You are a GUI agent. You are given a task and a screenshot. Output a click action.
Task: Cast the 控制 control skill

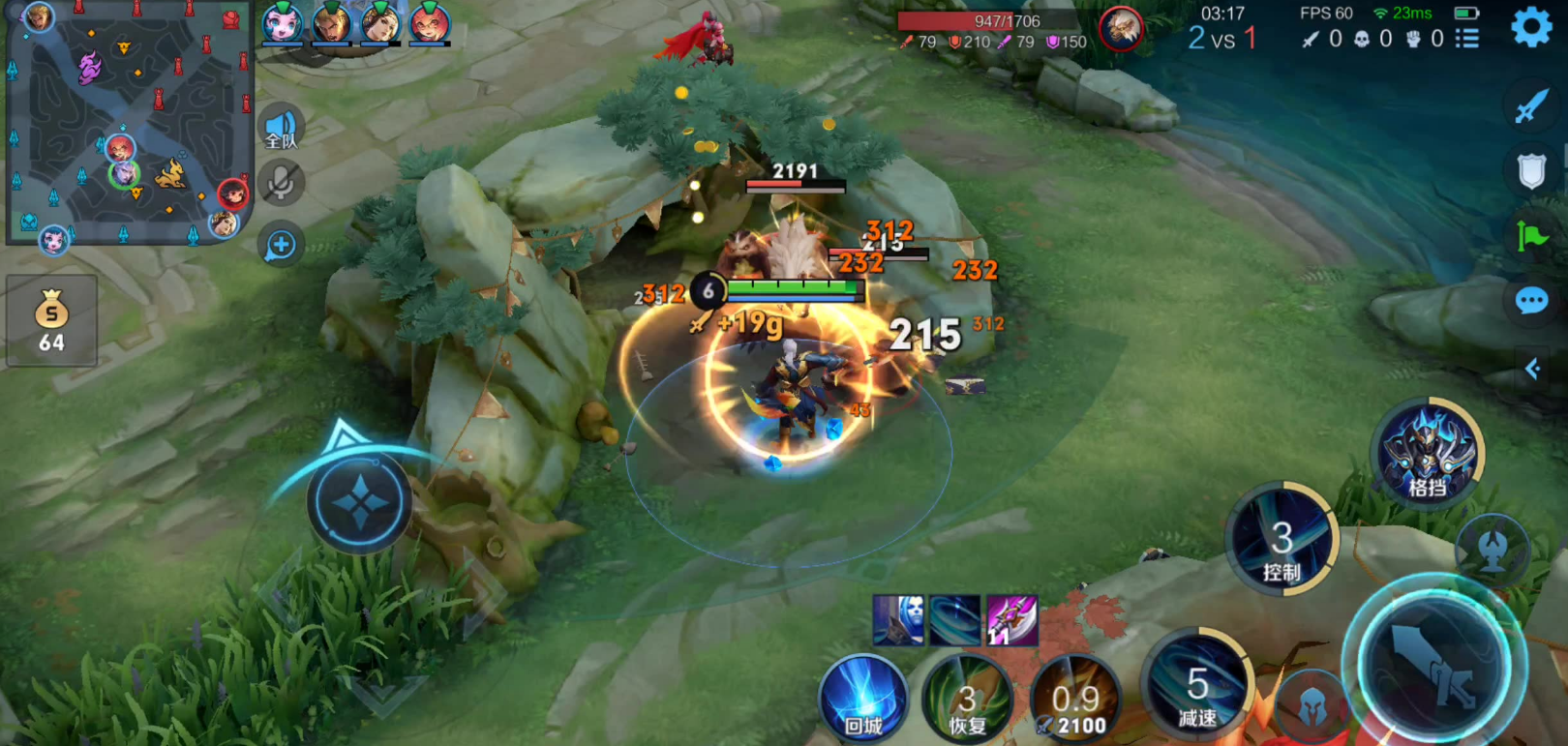[x=1282, y=539]
